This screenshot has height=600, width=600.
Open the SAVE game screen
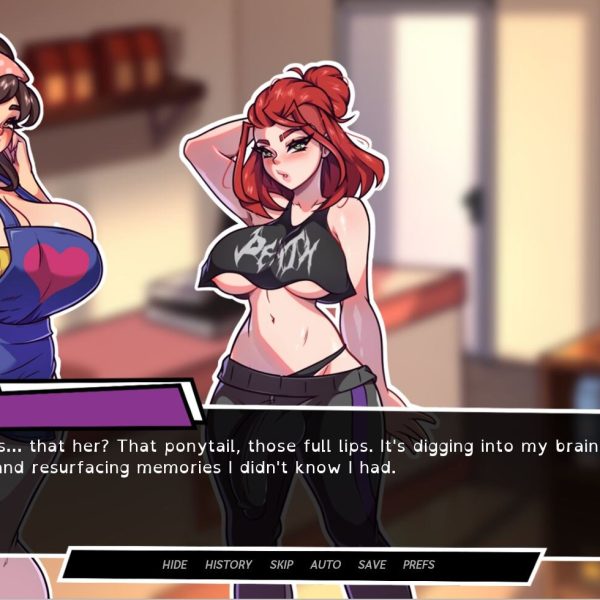[x=372, y=565]
